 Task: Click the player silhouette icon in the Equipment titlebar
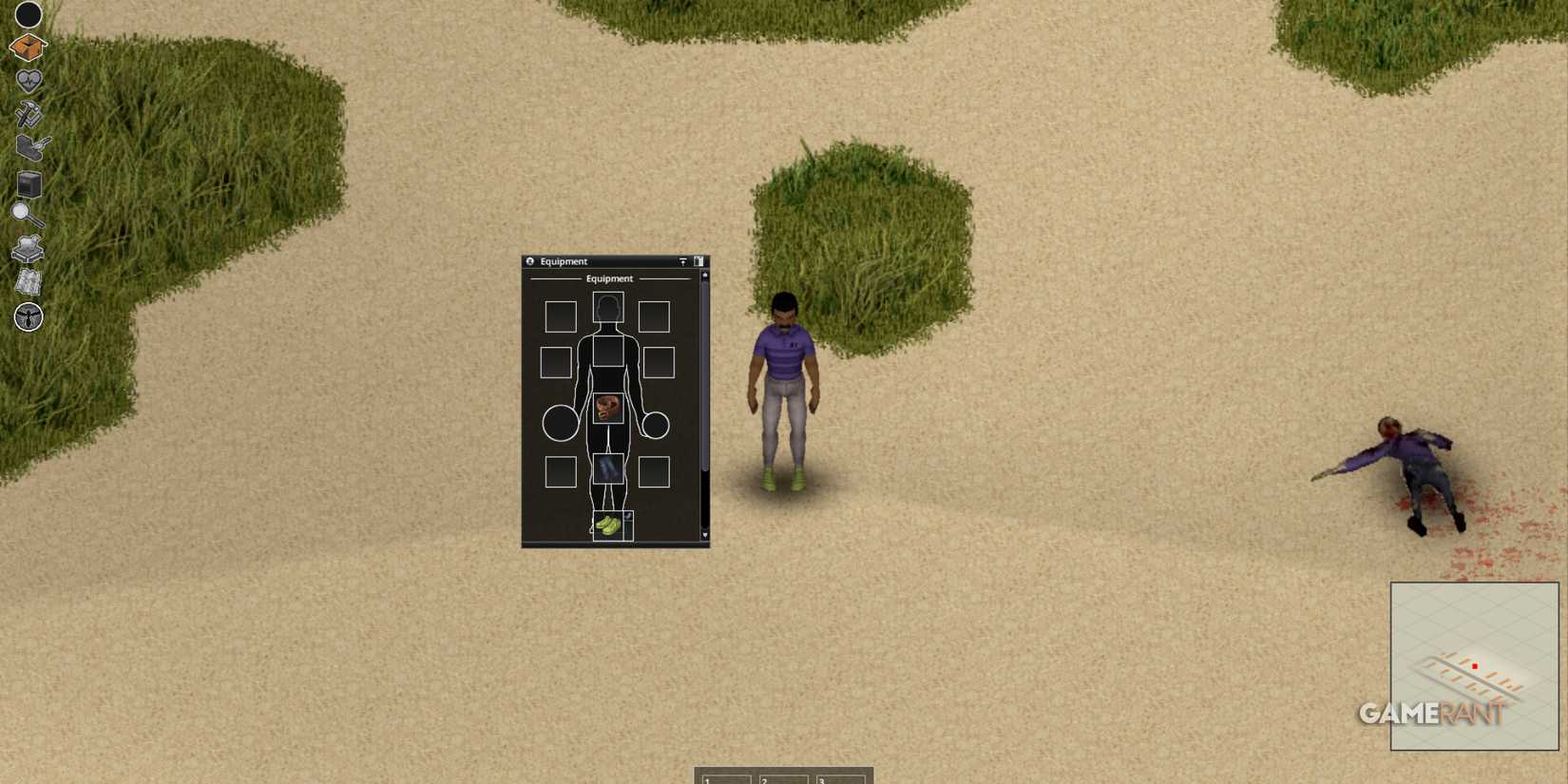pos(530,261)
